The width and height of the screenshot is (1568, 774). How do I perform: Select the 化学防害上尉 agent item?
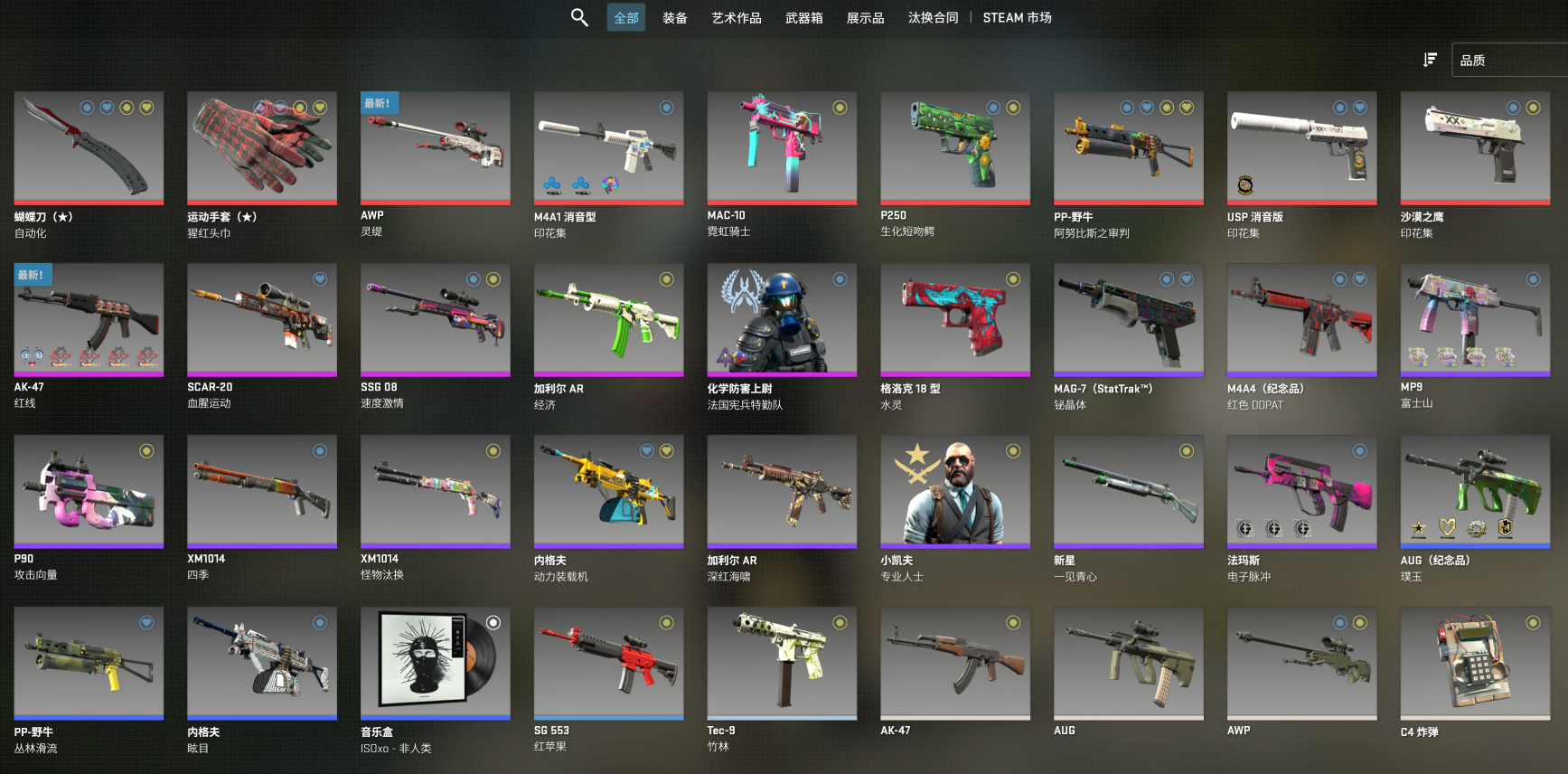[782, 319]
